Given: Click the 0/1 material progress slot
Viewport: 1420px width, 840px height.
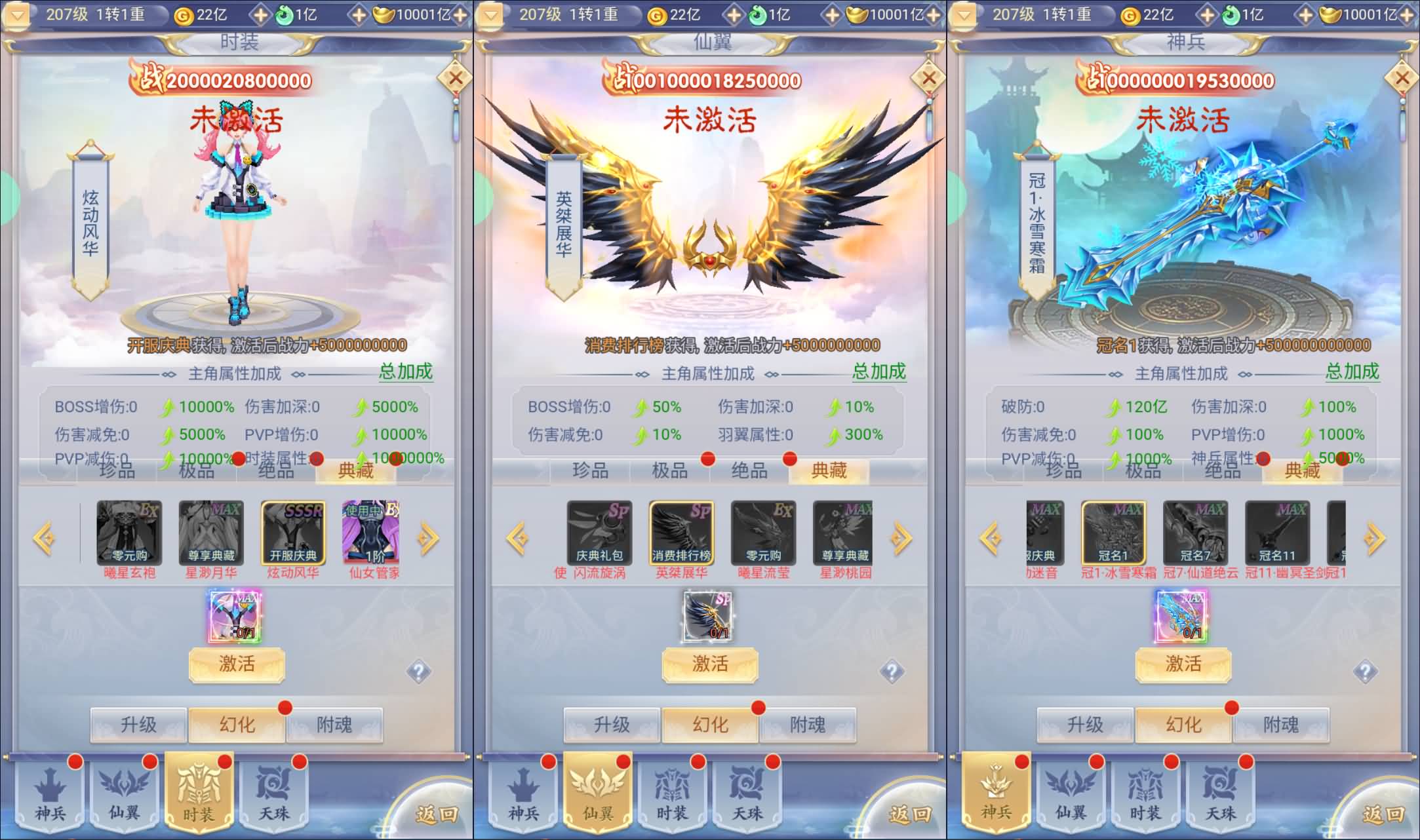Looking at the screenshot, I should (x=236, y=616).
